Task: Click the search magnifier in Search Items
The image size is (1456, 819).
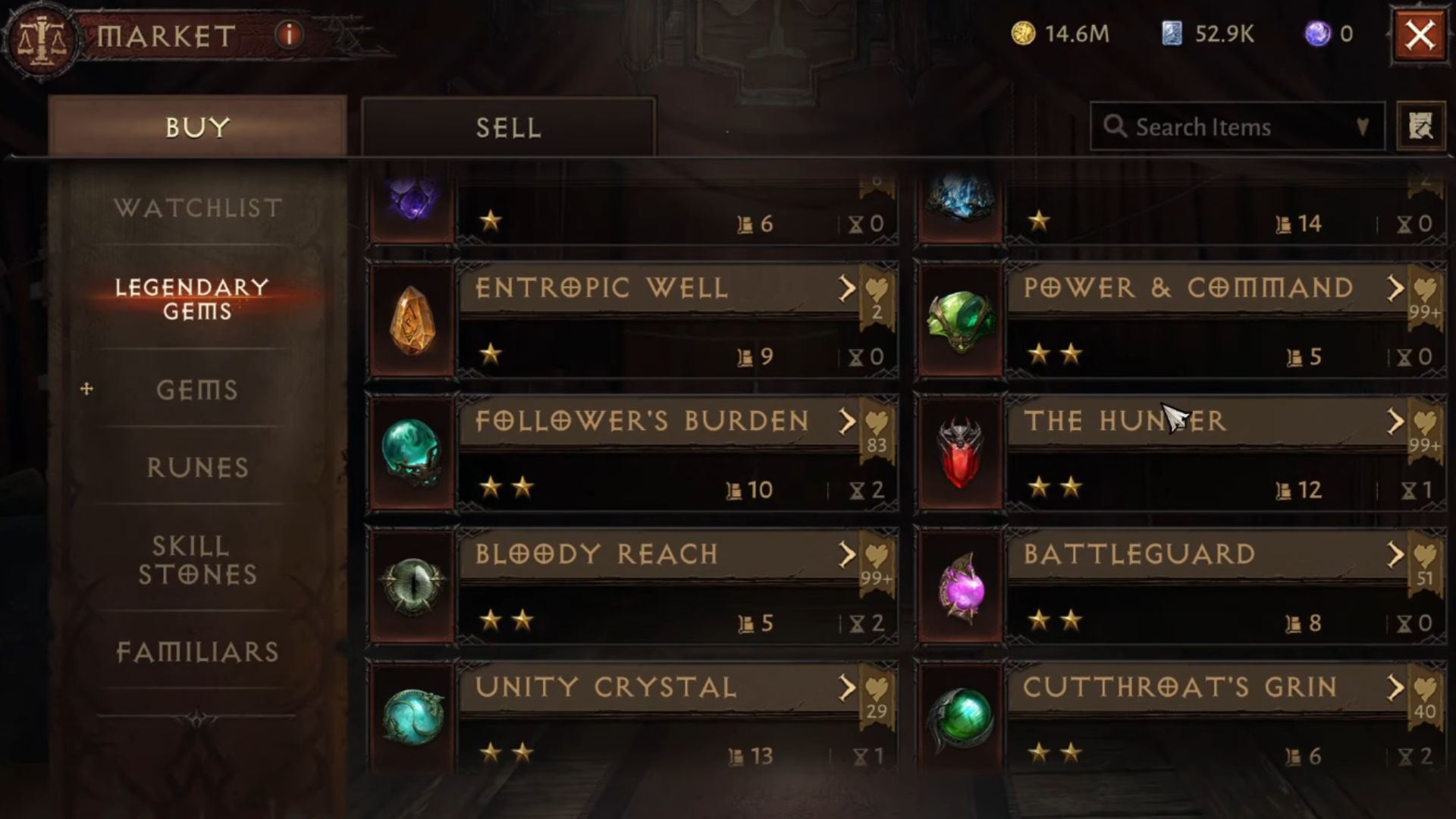Action: [1115, 127]
